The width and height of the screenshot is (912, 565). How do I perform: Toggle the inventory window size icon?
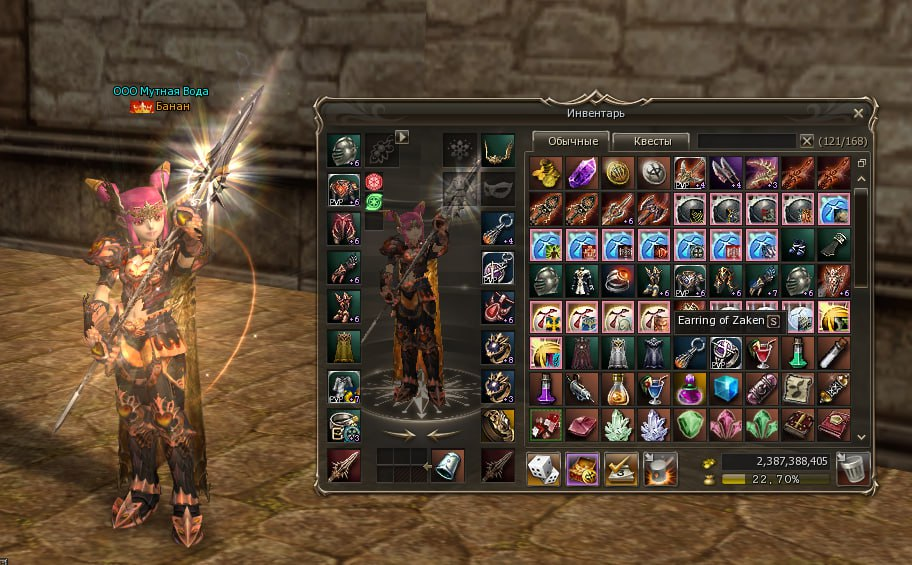(x=861, y=162)
